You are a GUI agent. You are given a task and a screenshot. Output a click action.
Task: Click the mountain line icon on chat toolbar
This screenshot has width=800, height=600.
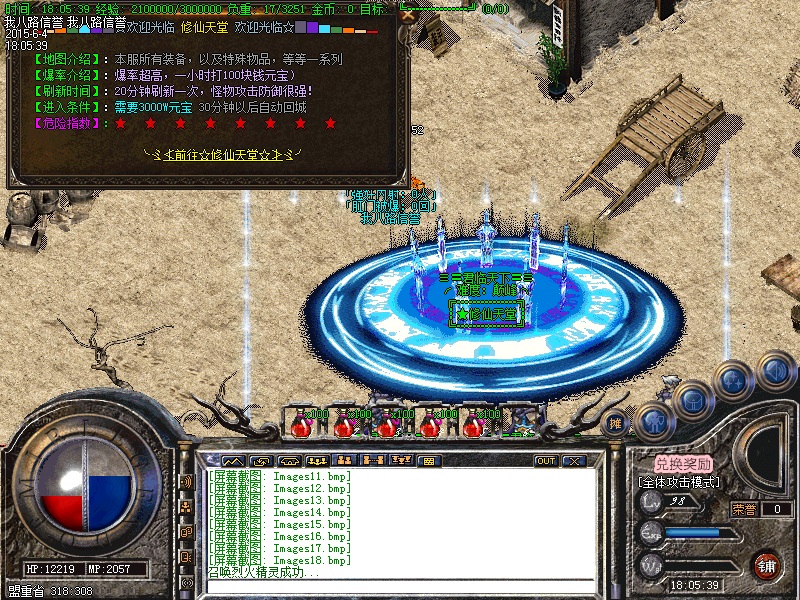pos(232,461)
